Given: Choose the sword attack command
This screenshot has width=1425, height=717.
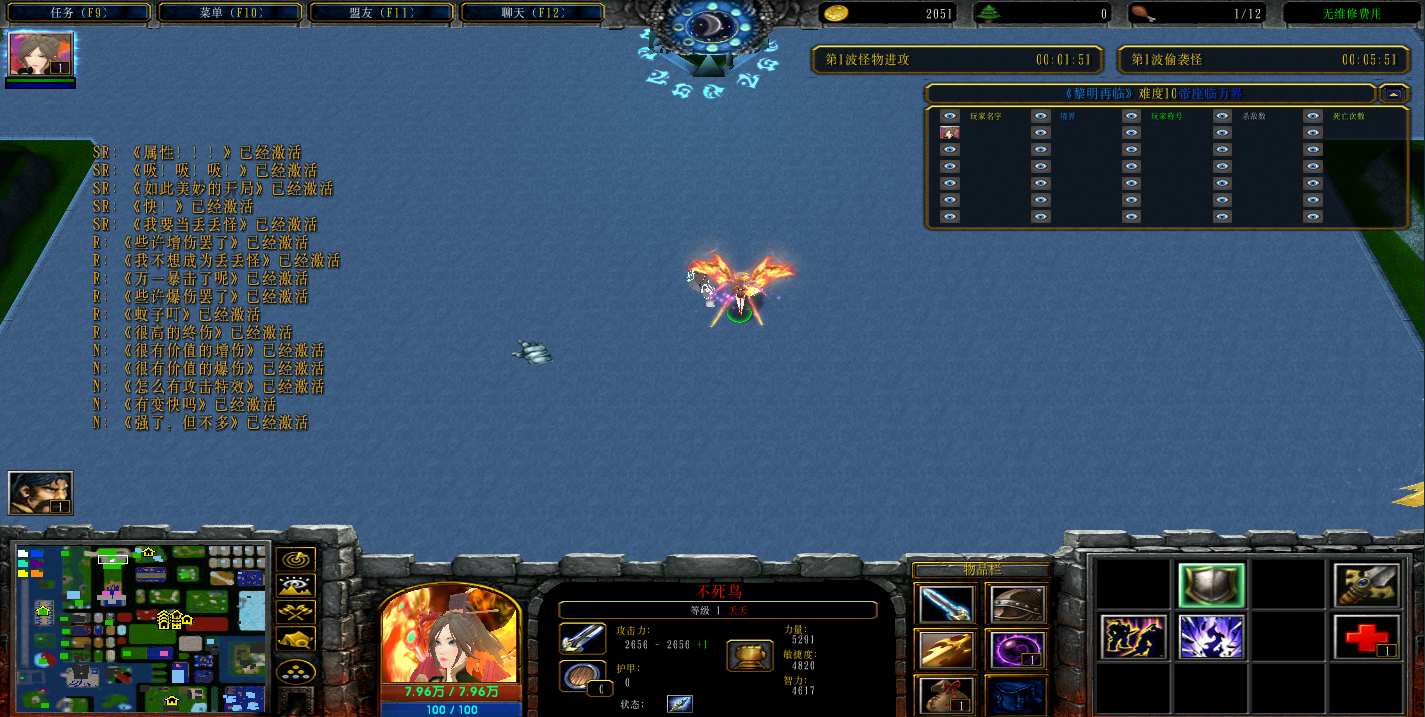Looking at the screenshot, I should coord(1367,585).
